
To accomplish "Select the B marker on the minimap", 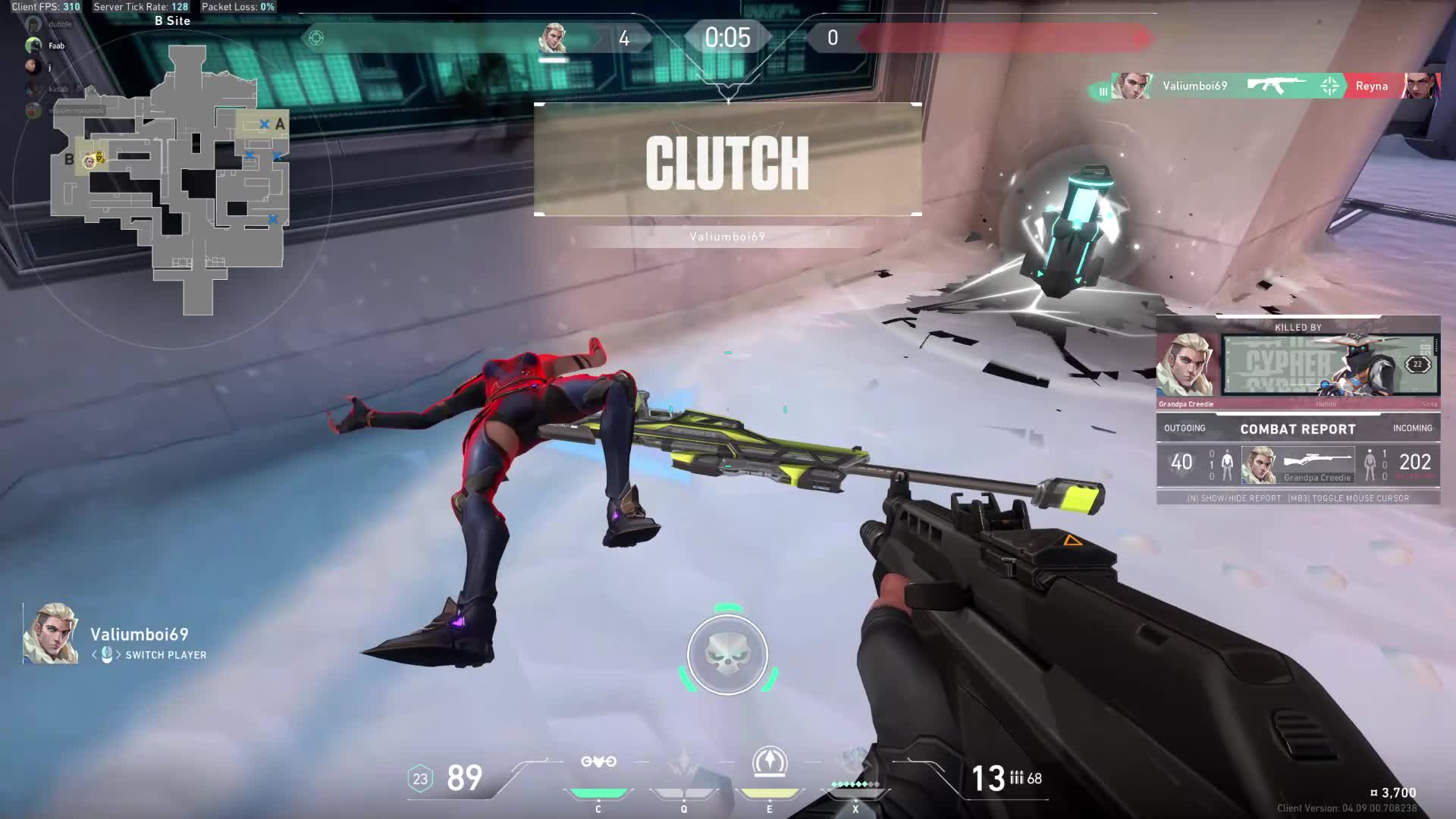I will pyautogui.click(x=69, y=159).
